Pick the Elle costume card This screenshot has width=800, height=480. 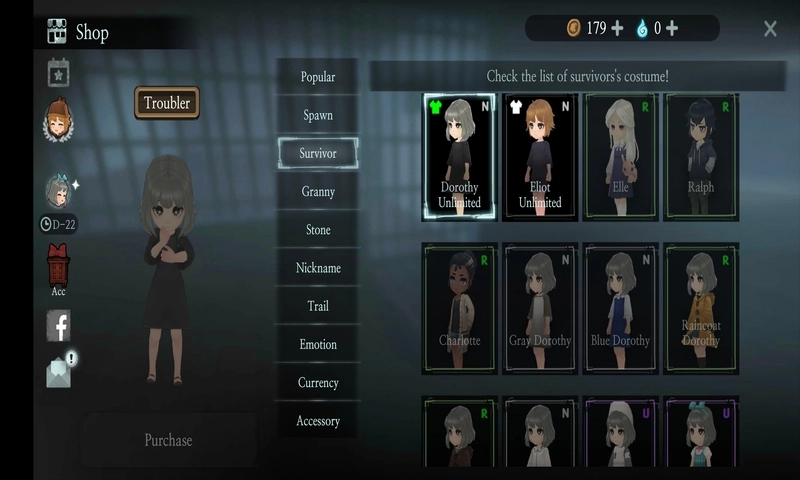621,157
